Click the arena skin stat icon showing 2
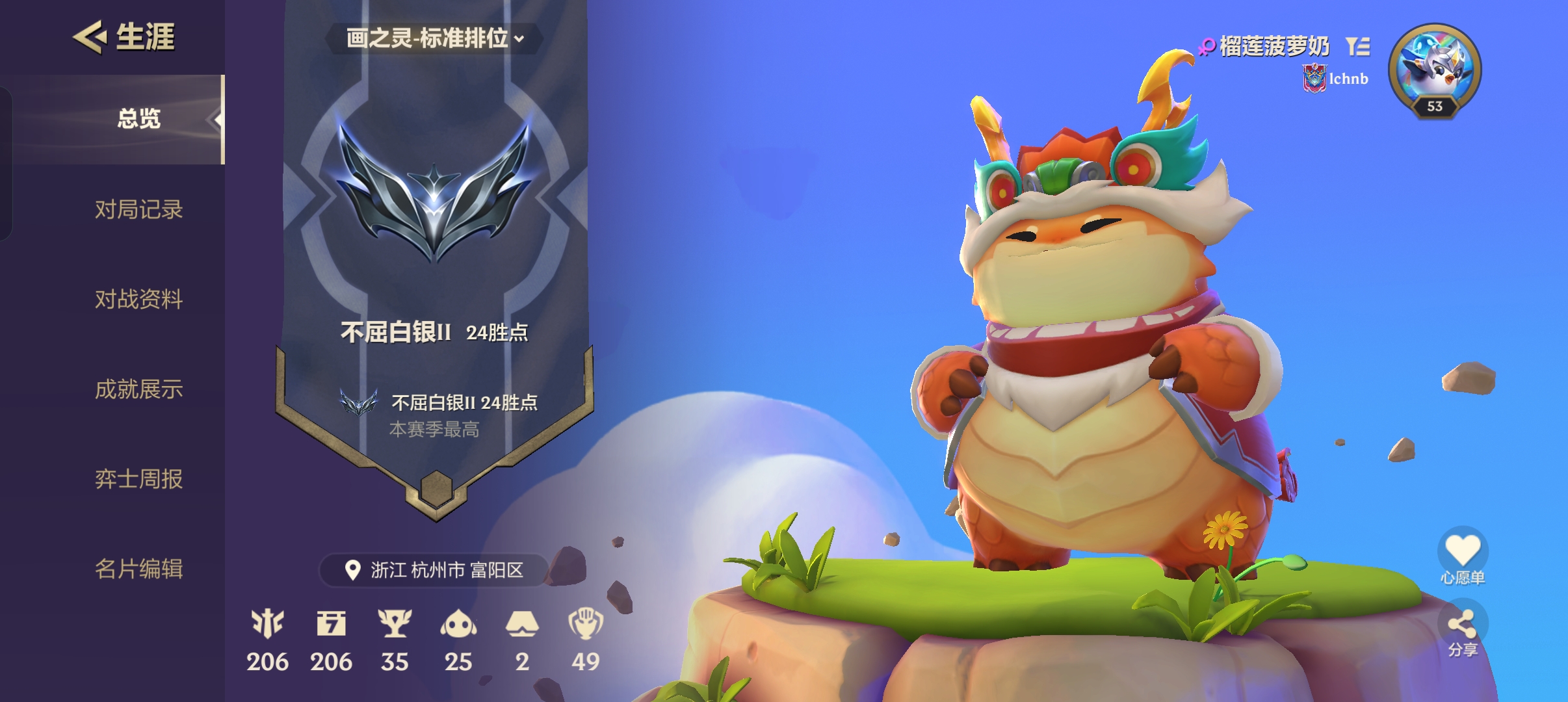This screenshot has height=702, width=1568. [x=523, y=622]
